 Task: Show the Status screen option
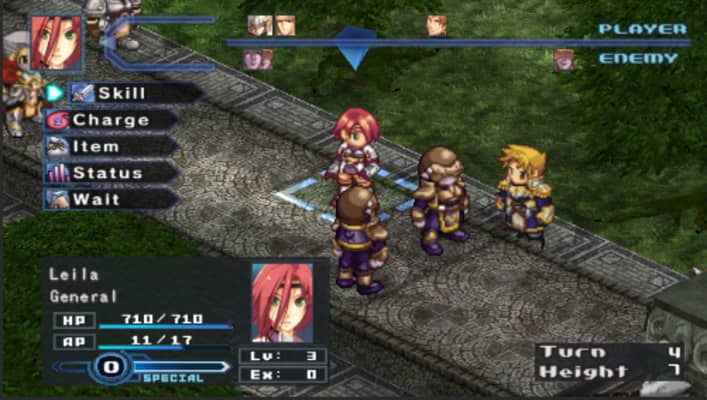[x=107, y=173]
